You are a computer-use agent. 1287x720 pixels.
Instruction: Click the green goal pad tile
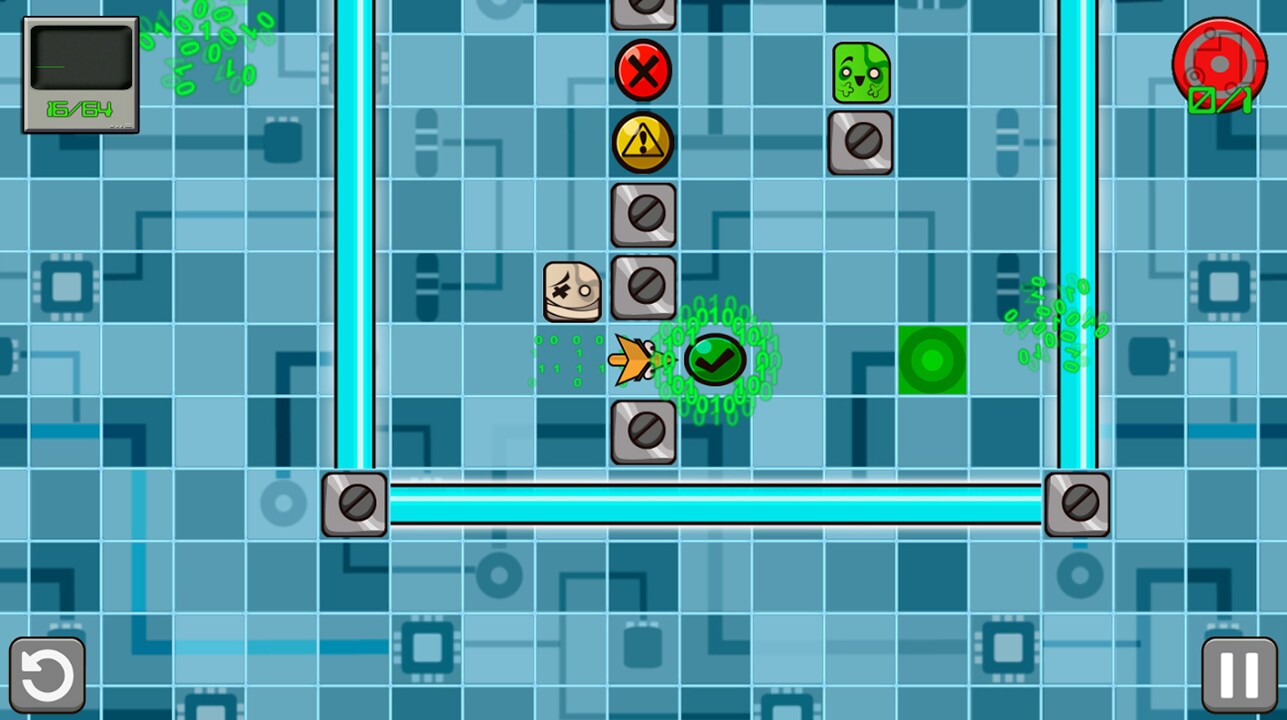[932, 361]
